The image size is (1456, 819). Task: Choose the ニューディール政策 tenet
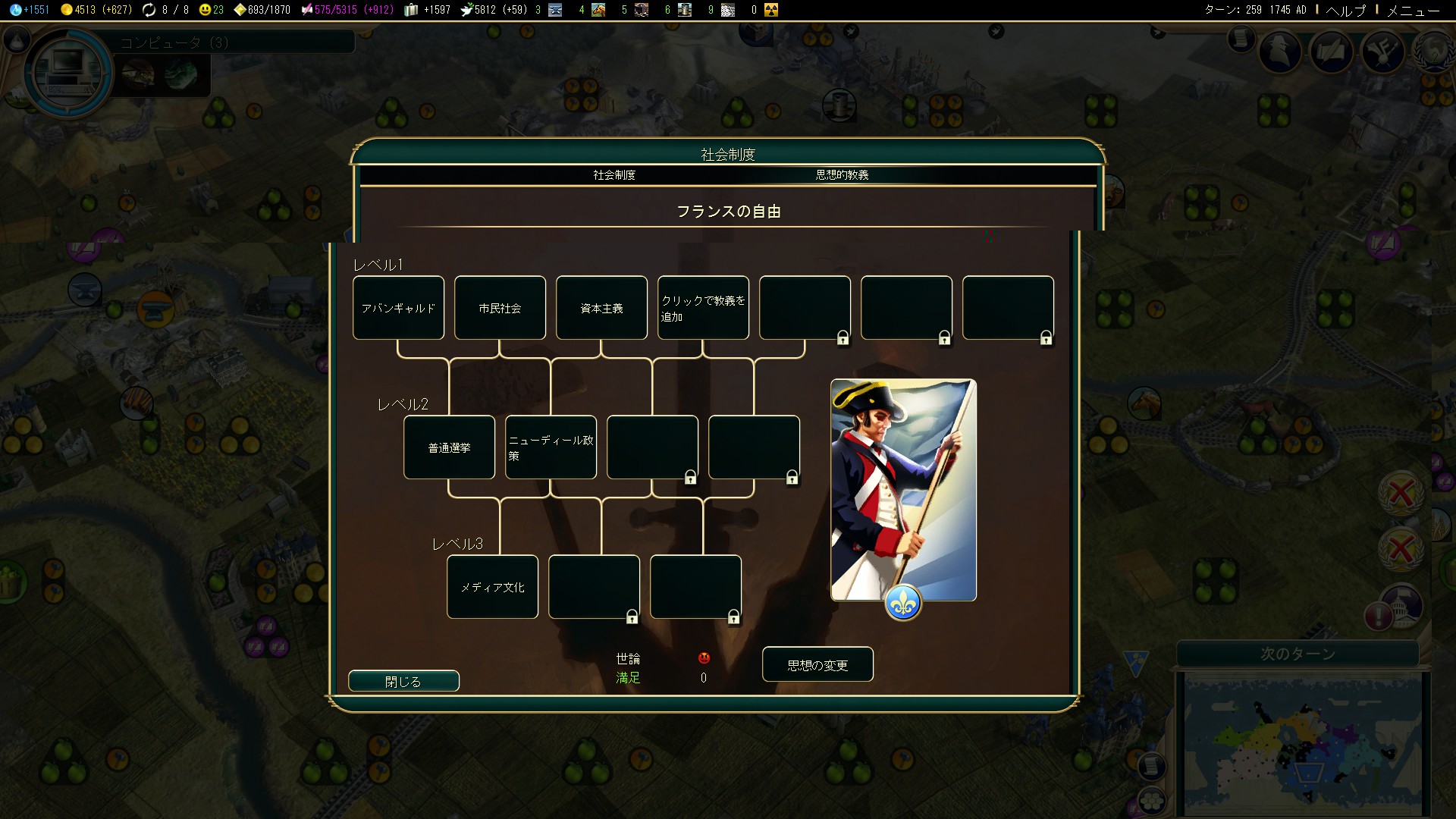click(x=551, y=447)
